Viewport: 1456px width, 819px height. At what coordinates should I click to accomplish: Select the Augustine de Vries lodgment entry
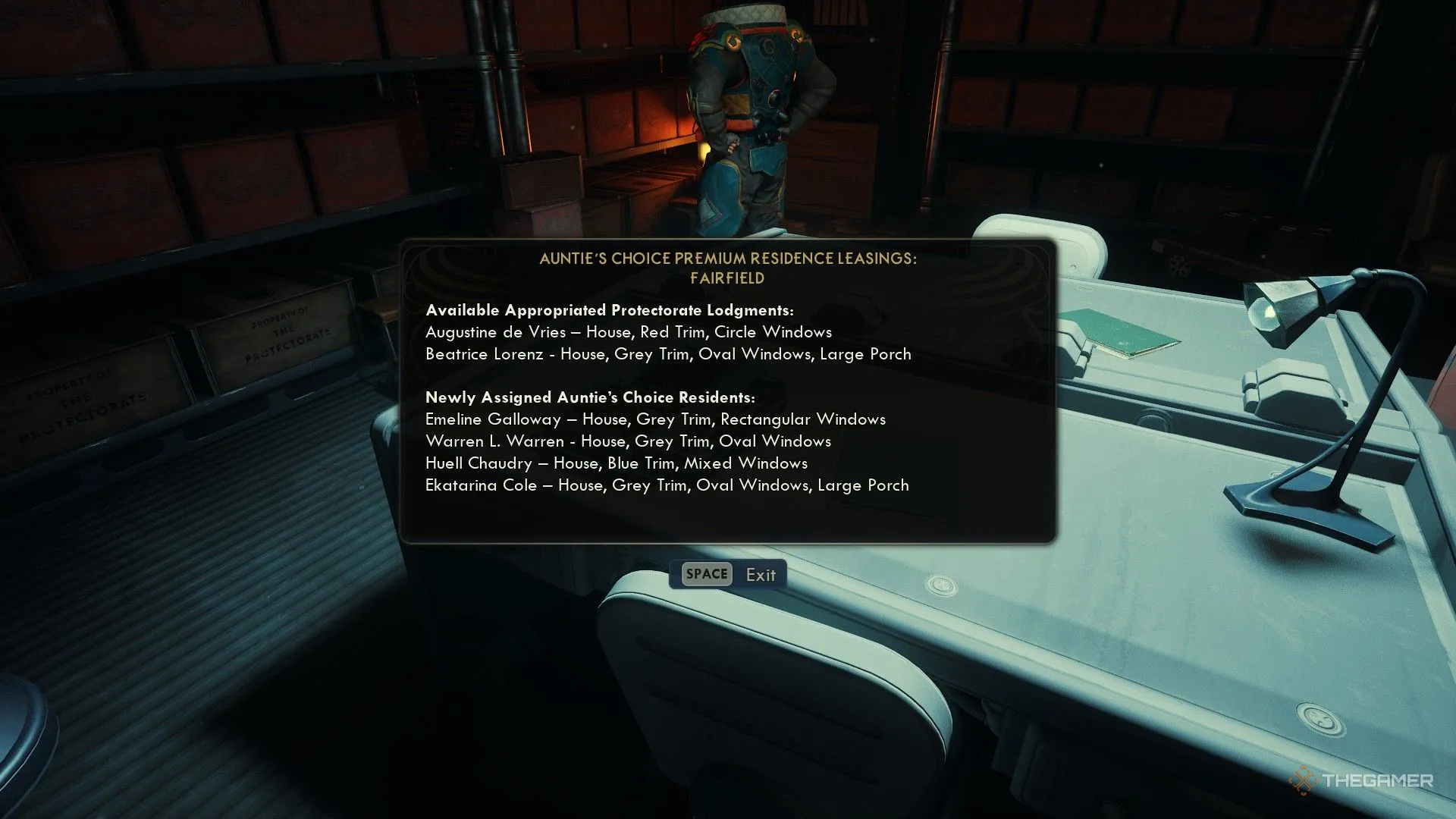click(x=629, y=331)
